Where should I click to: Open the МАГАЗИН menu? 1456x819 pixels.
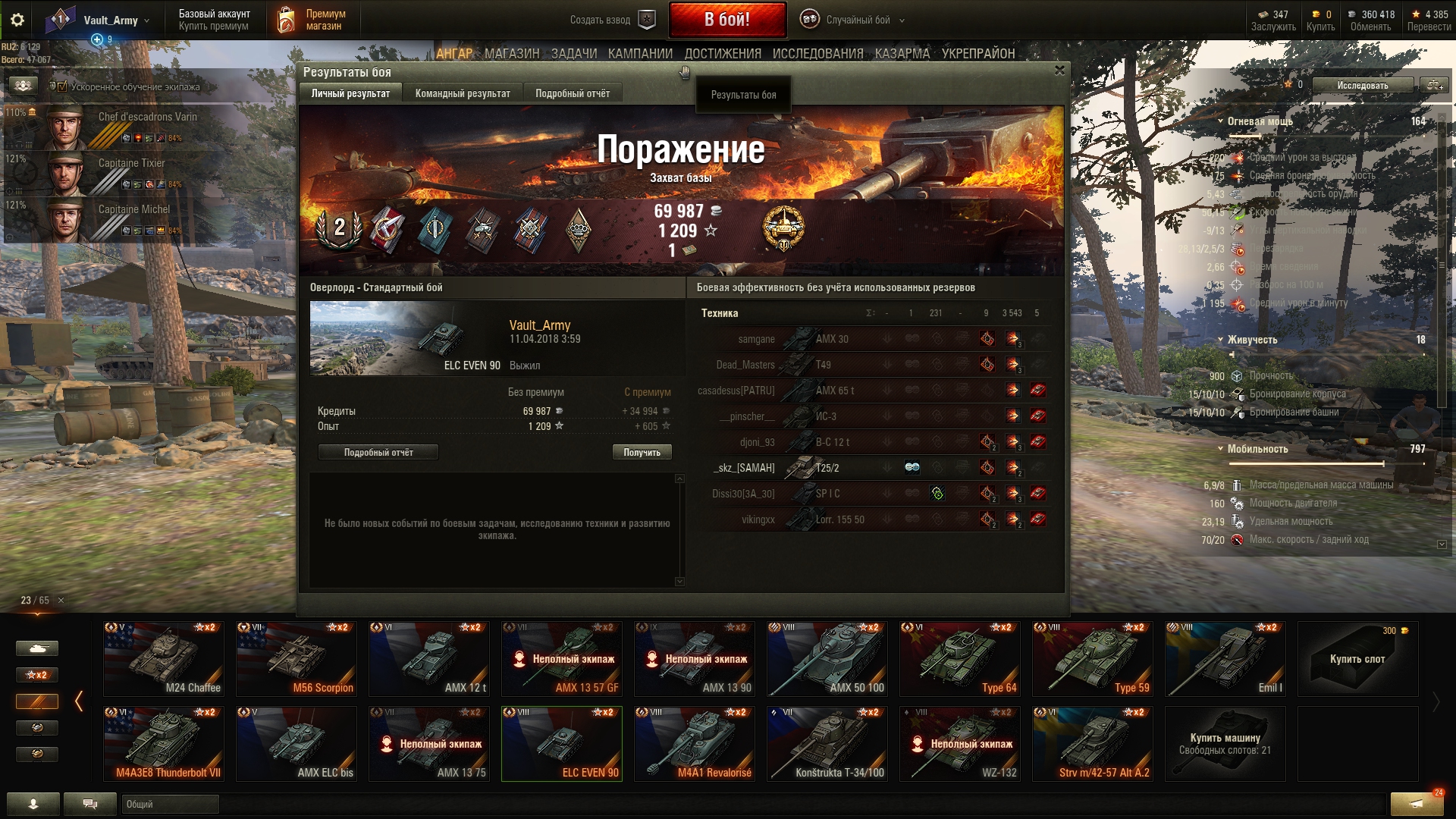[512, 53]
